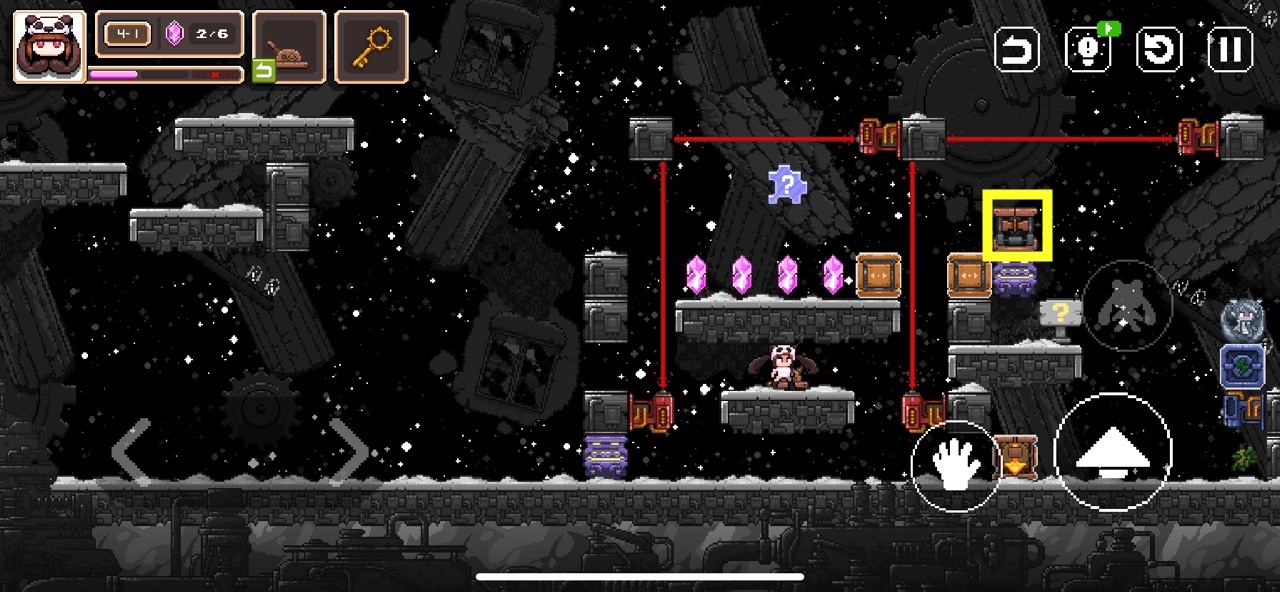Open the lightbulb hint button
1280x592 pixels.
[x=1088, y=49]
